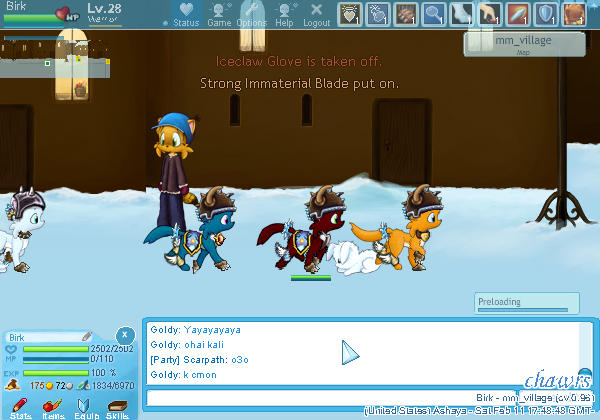Image resolution: width=600 pixels, height=420 pixels.
Task: Log out with the Logout button
Action: click(316, 14)
